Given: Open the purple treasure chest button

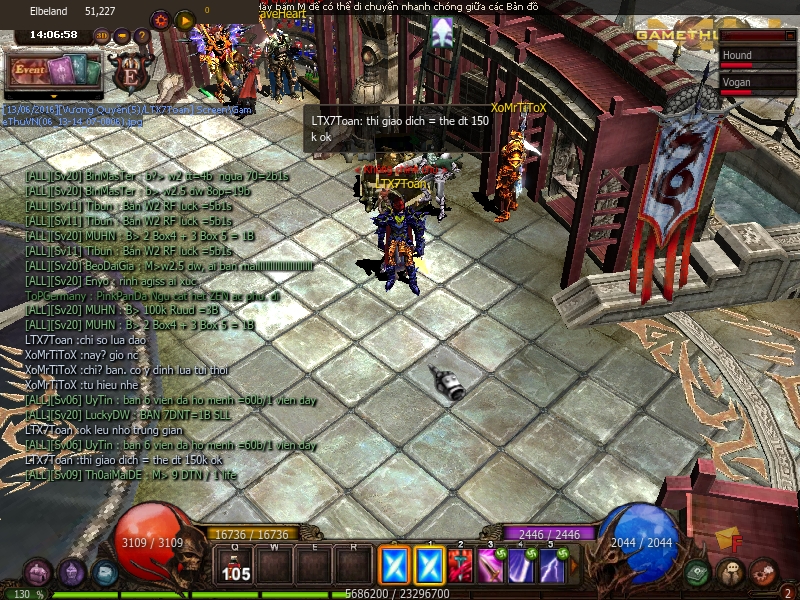Looking at the screenshot, I should point(38,573).
